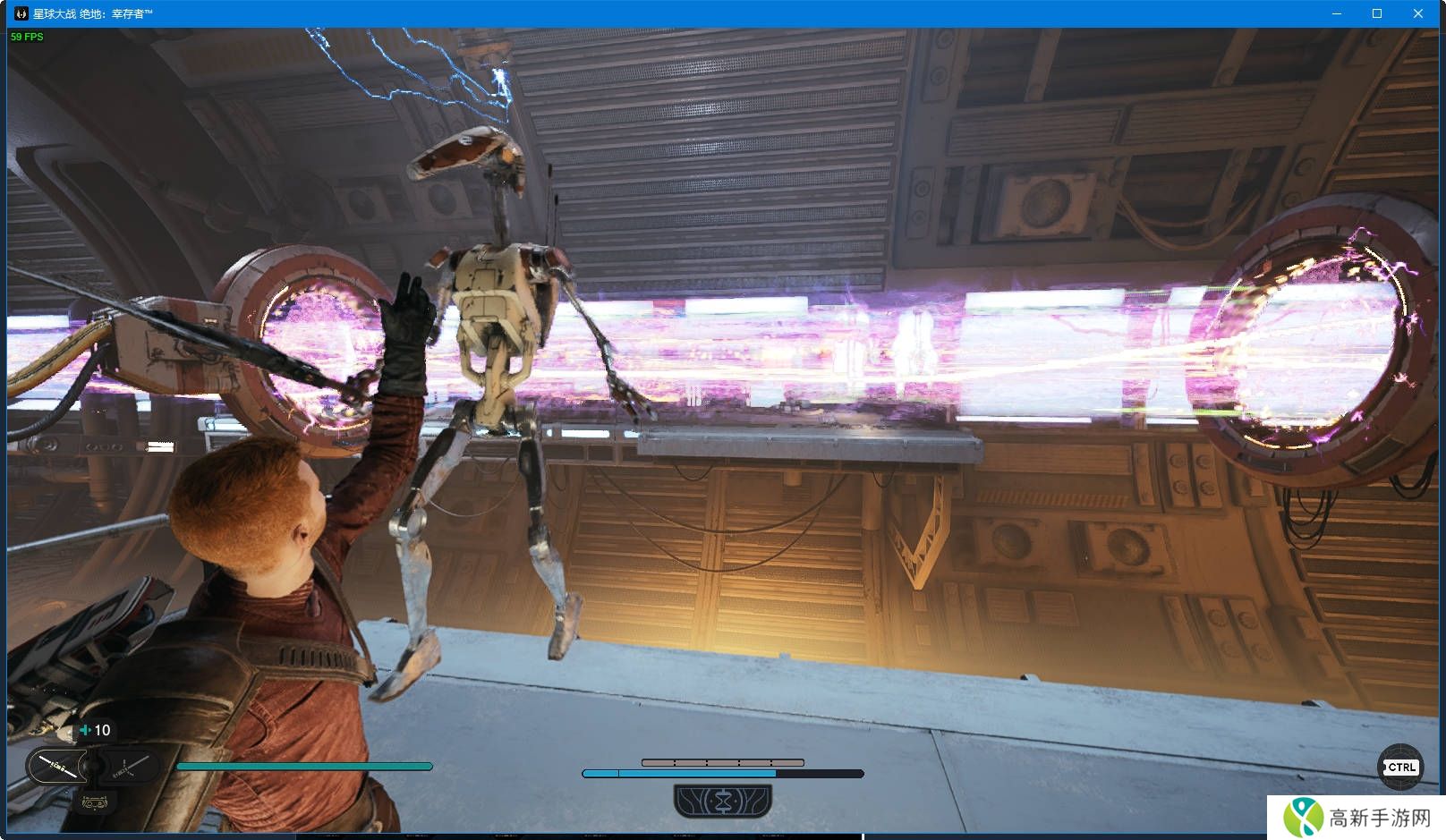Close the game window
This screenshot has height=840, width=1446.
1418,13
